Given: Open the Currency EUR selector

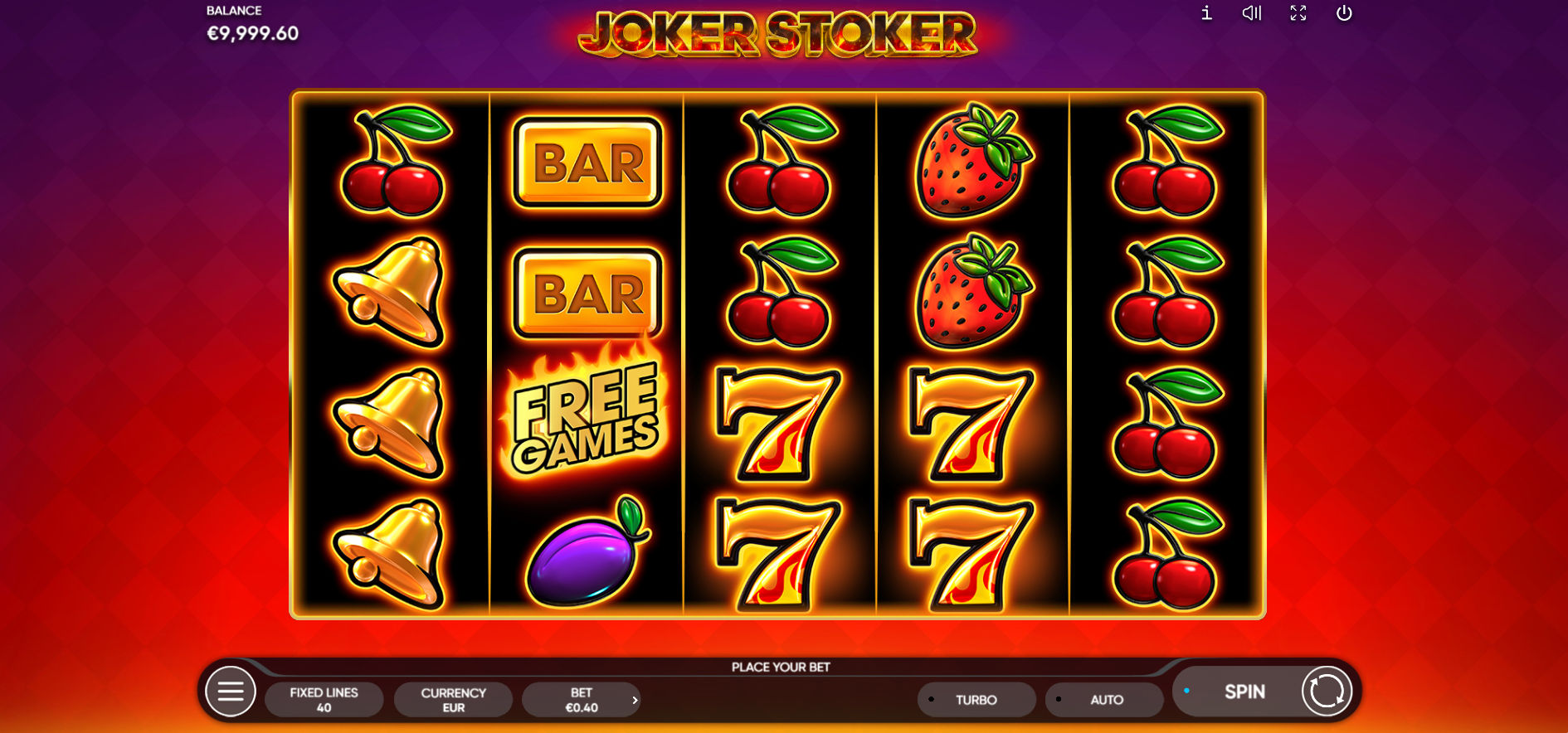Looking at the screenshot, I should [454, 699].
